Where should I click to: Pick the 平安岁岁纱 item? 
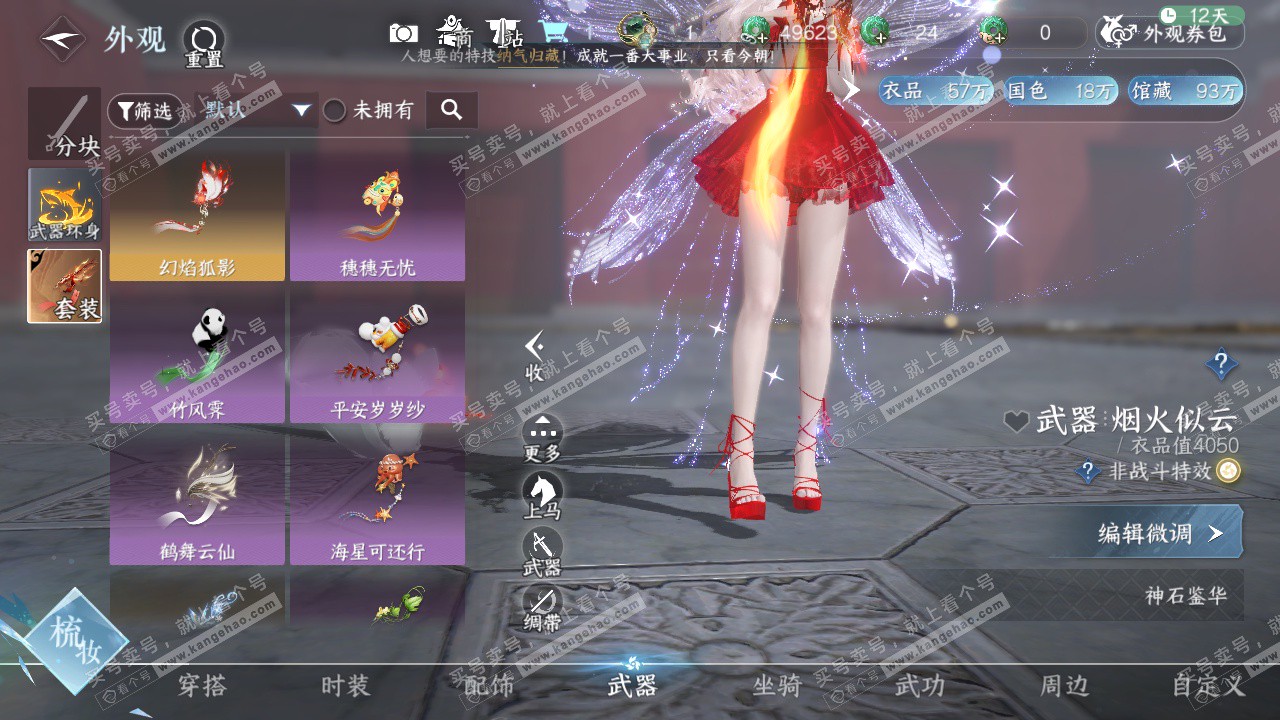pyautogui.click(x=377, y=357)
